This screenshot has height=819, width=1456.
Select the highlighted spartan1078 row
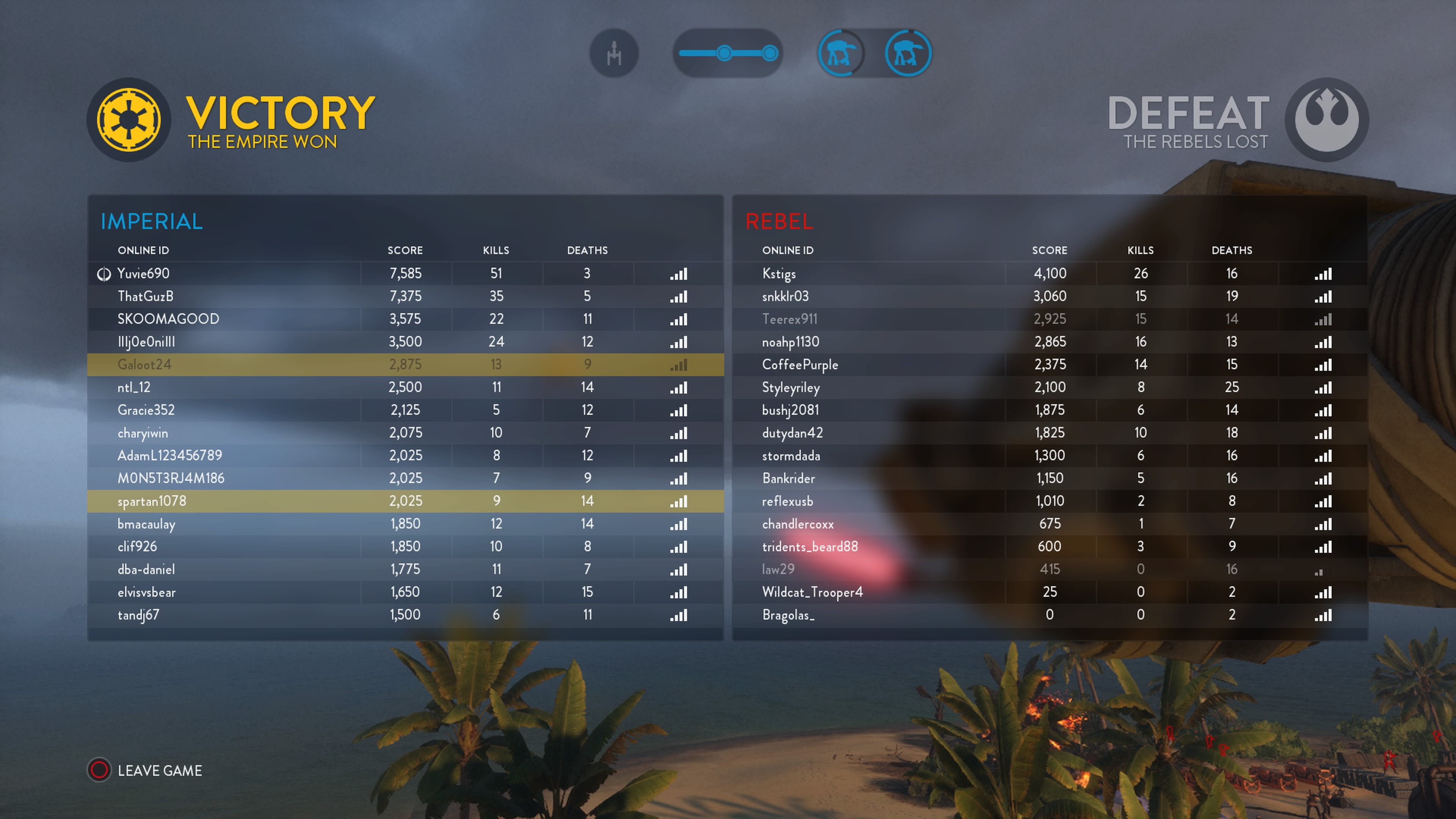point(152,501)
